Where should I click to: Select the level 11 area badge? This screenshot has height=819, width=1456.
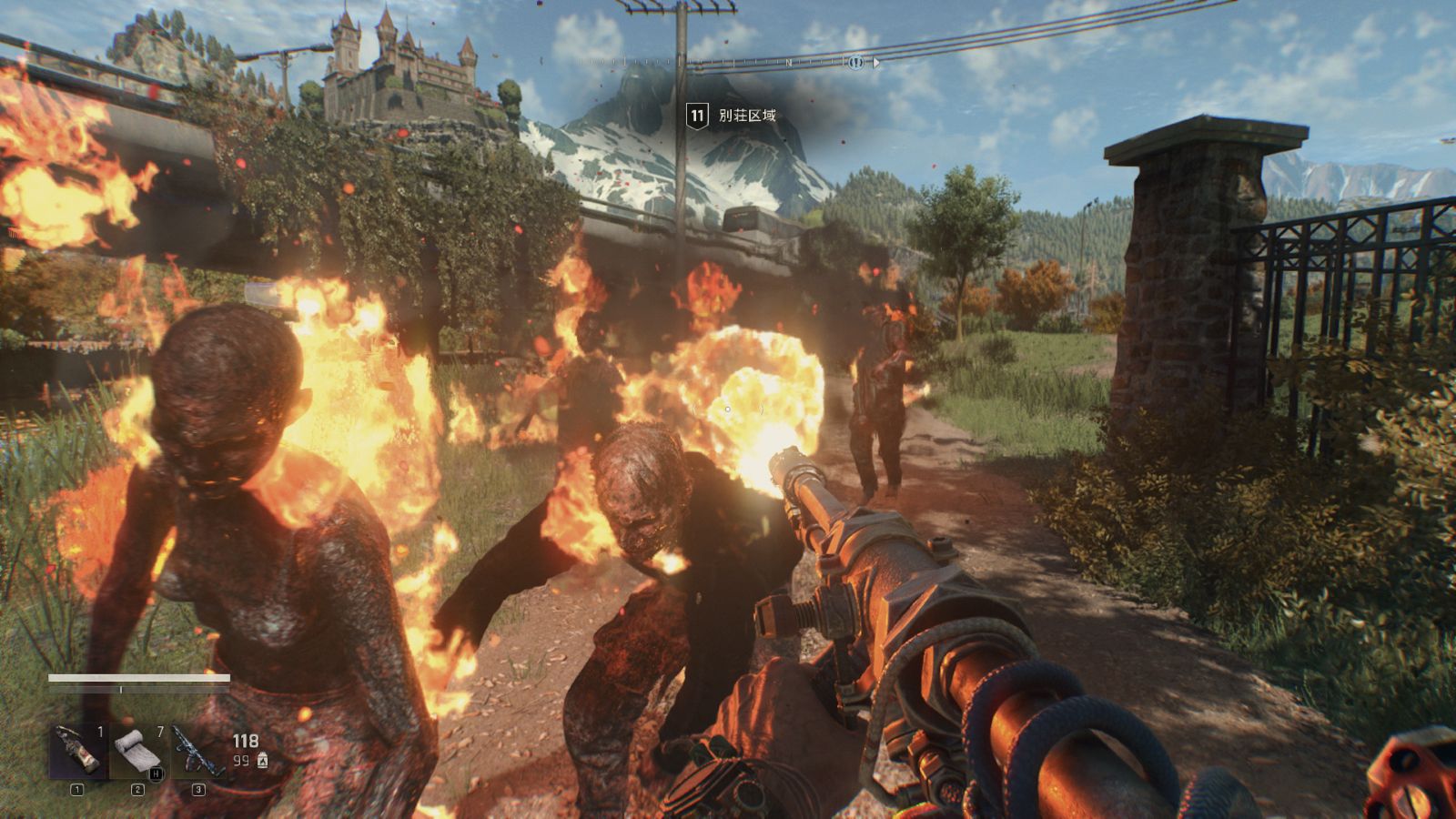697,116
